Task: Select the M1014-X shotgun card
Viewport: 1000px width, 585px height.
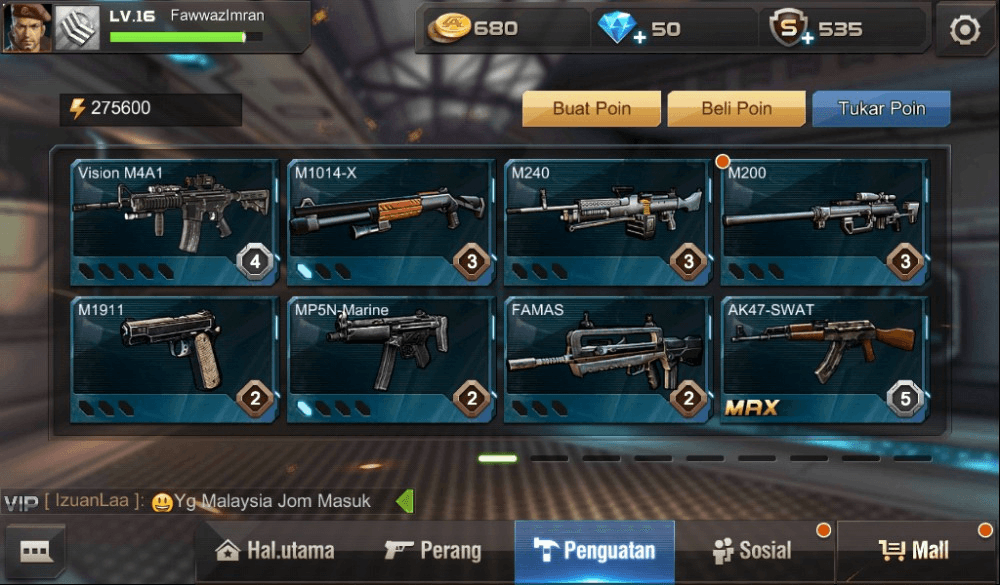Action: point(391,222)
